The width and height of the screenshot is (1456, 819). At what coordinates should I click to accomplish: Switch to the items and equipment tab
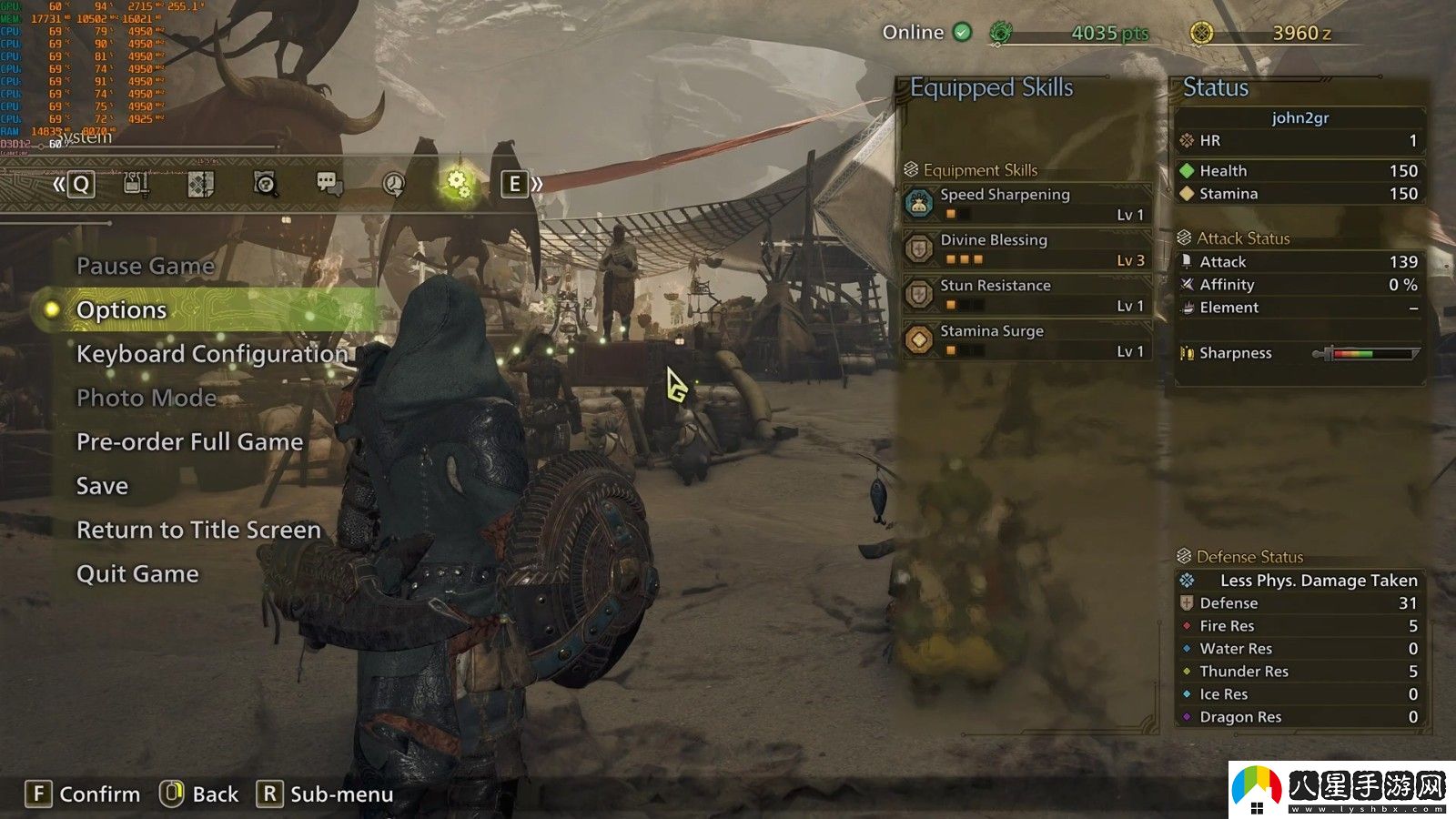click(x=136, y=184)
